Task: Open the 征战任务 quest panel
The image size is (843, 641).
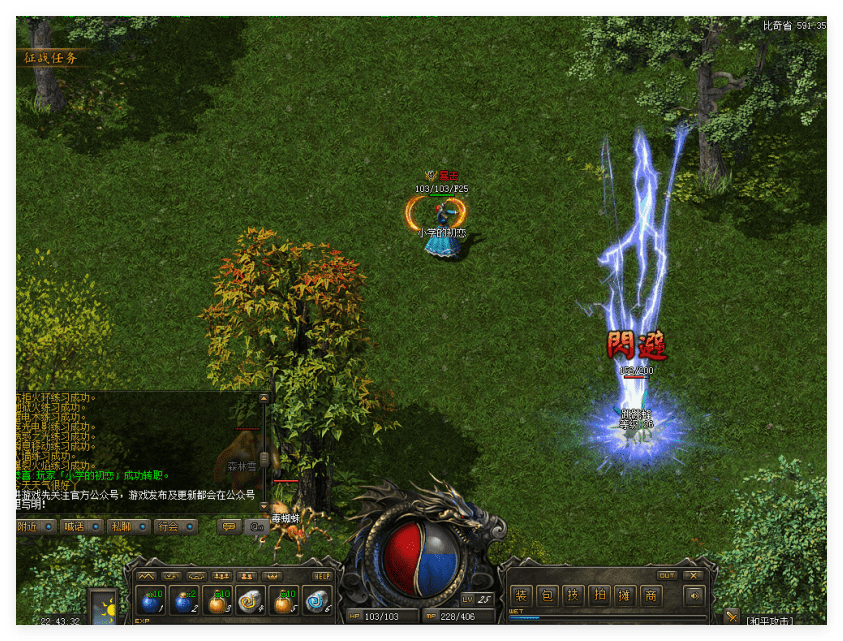Action: click(52, 57)
